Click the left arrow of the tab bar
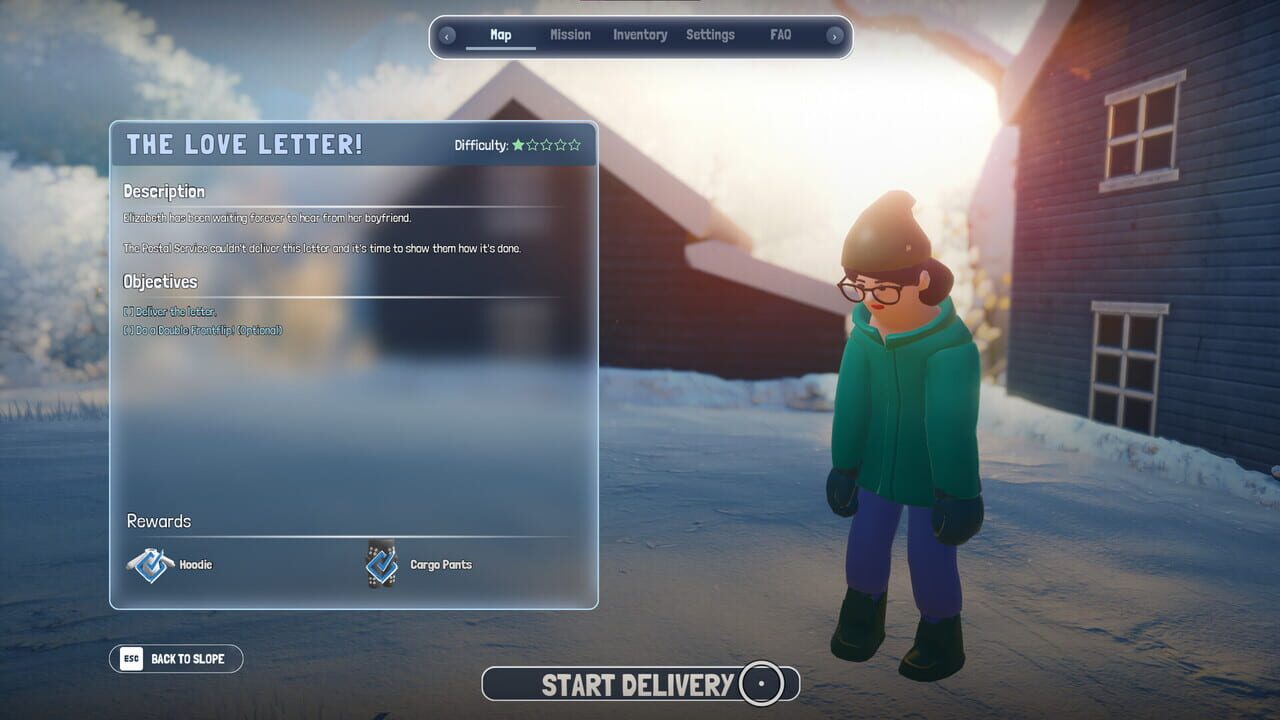 coord(447,36)
